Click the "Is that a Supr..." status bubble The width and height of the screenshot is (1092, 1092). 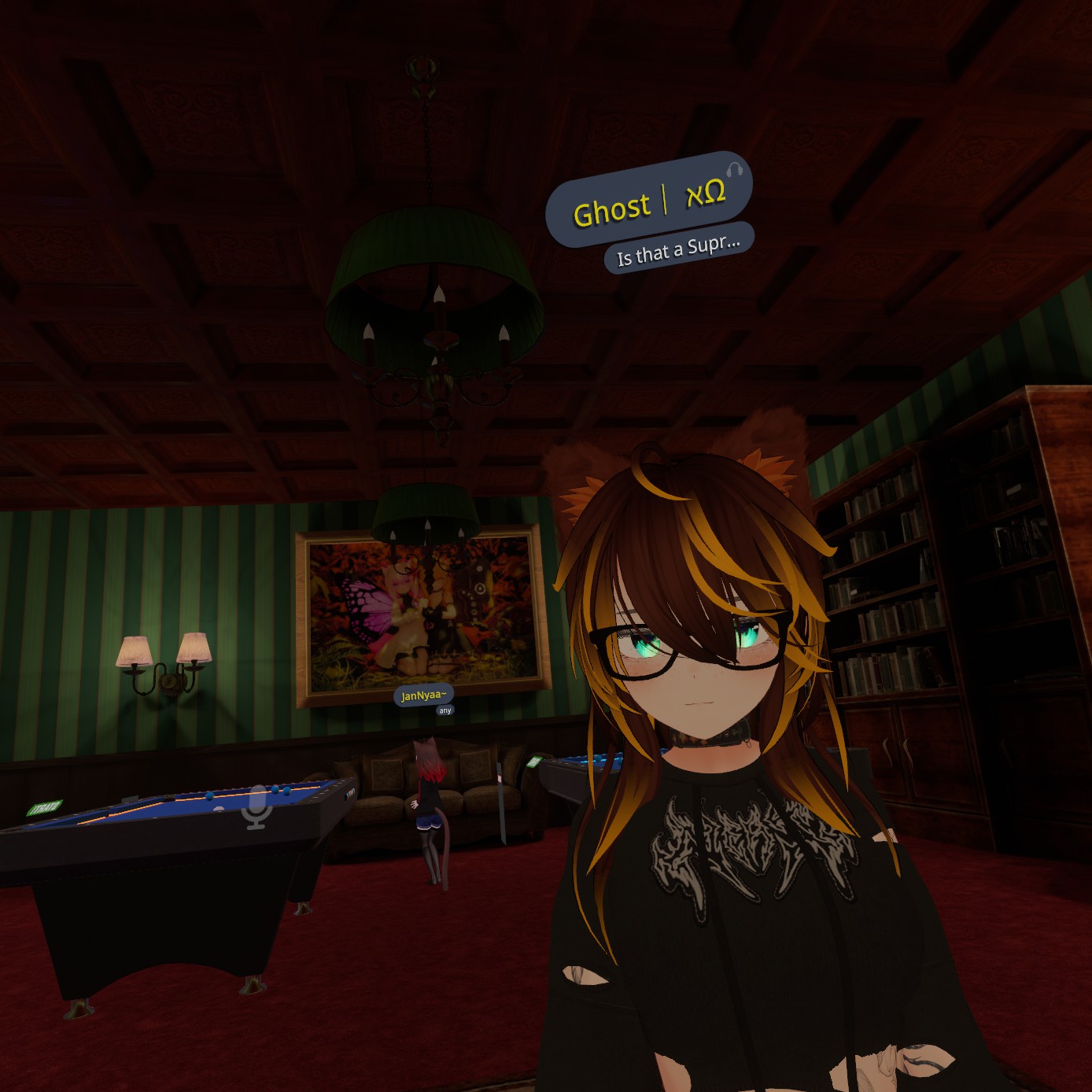pos(678,250)
